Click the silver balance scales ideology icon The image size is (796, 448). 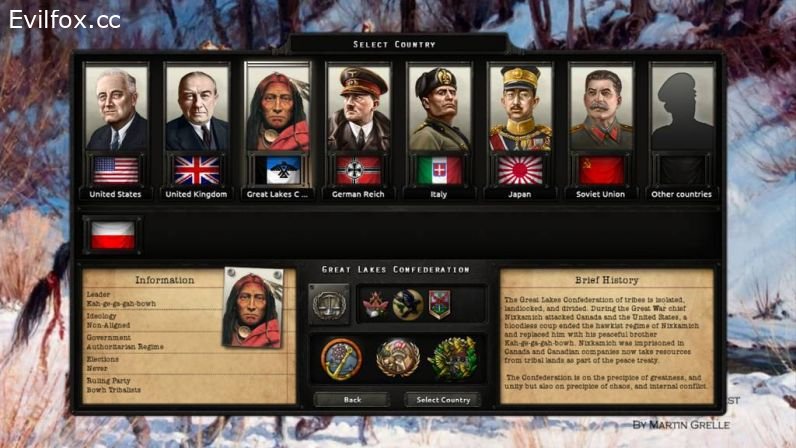329,303
